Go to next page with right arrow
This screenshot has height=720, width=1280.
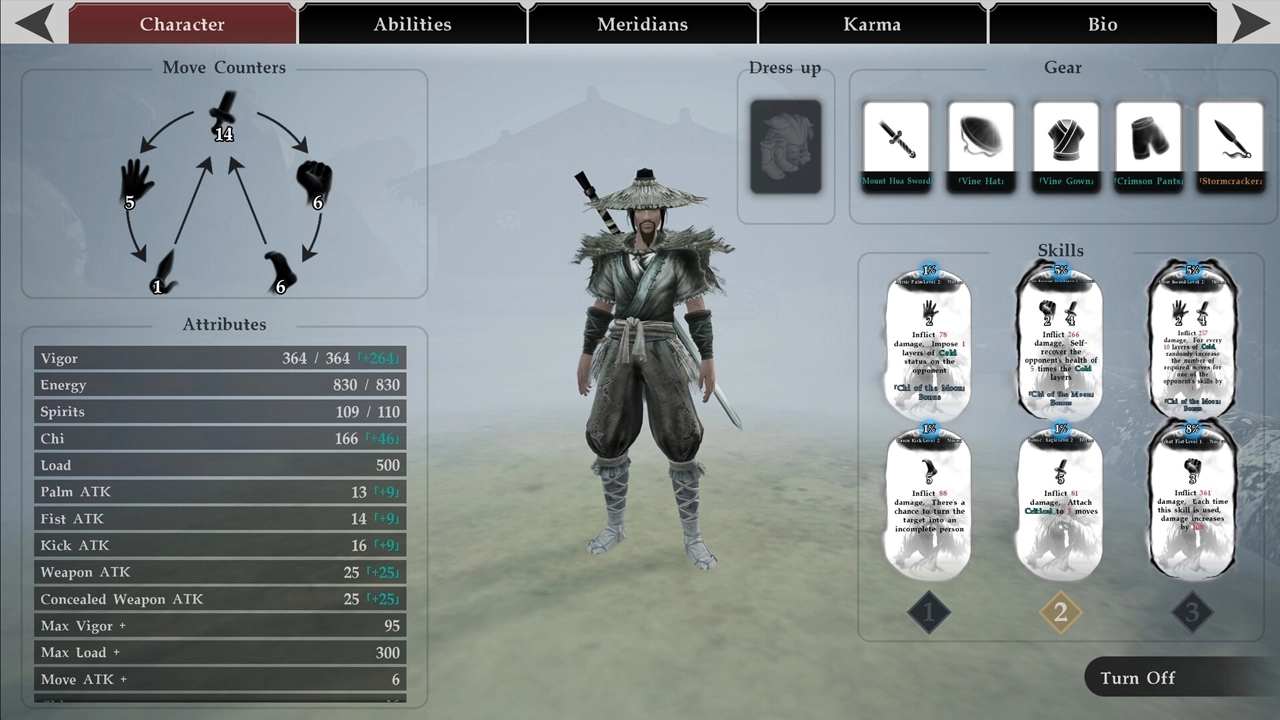[x=1249, y=23]
